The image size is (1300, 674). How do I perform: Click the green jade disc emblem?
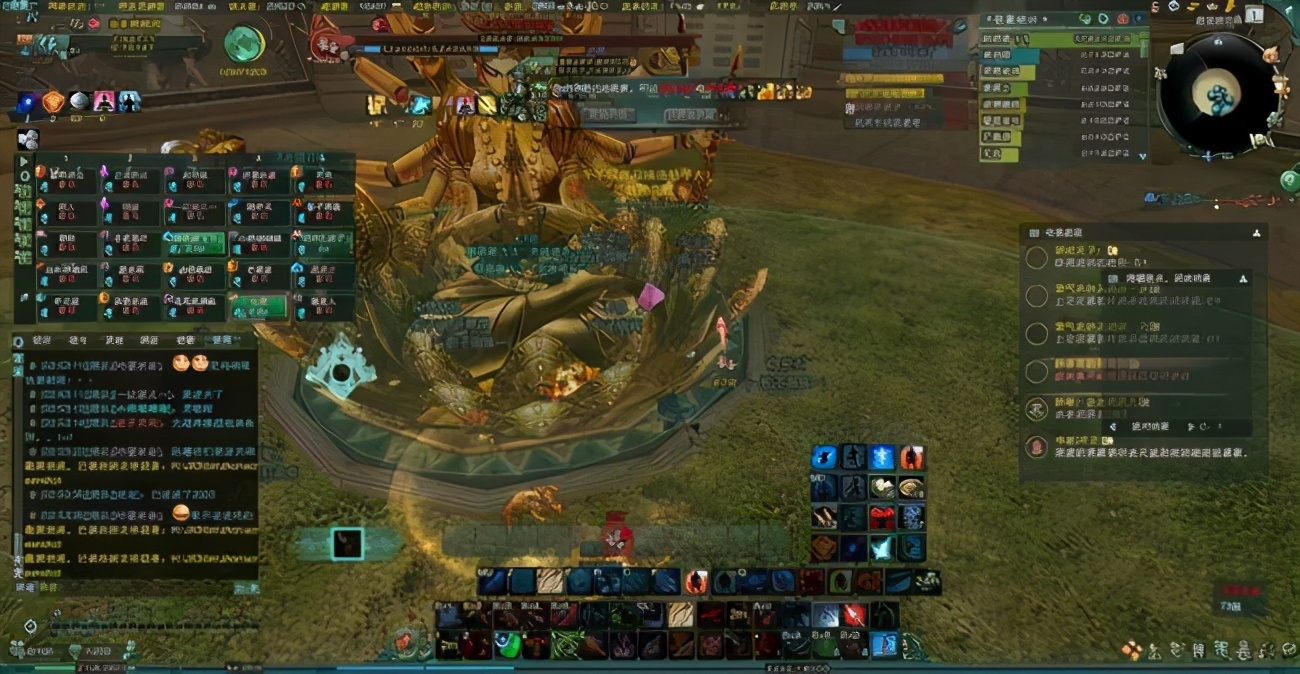click(x=243, y=45)
